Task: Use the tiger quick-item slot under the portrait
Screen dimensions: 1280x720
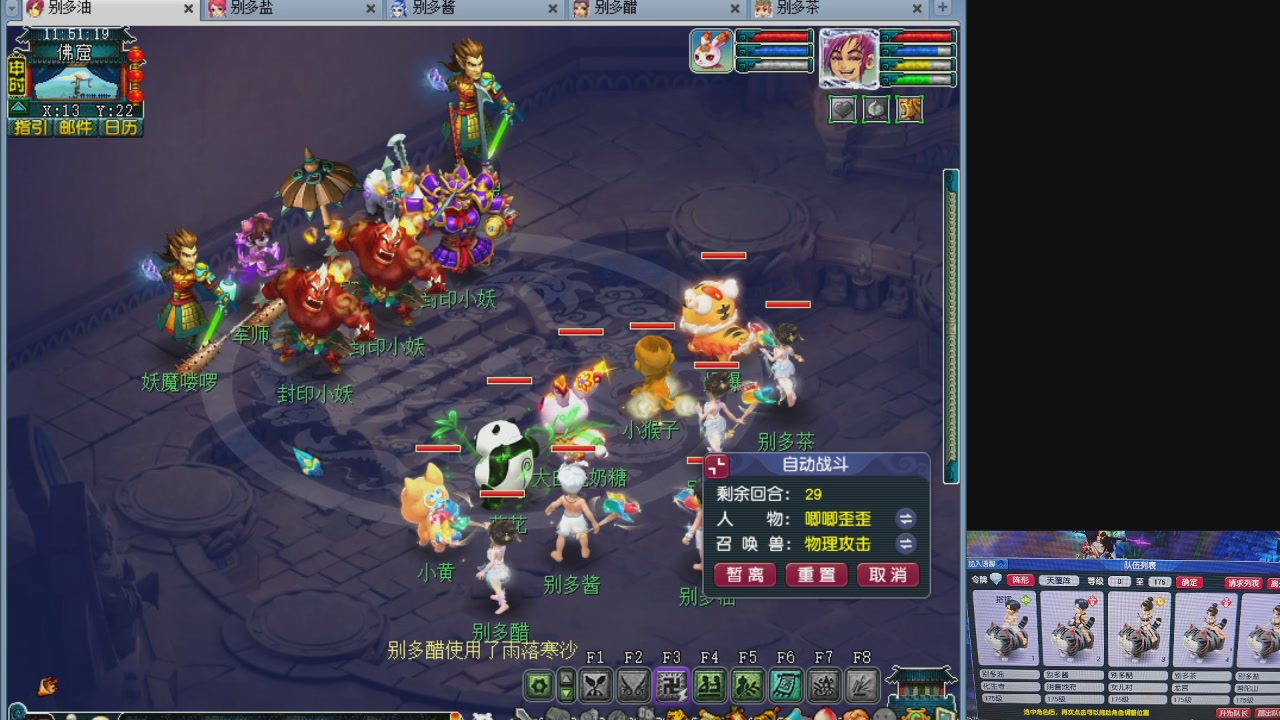Action: 908,110
